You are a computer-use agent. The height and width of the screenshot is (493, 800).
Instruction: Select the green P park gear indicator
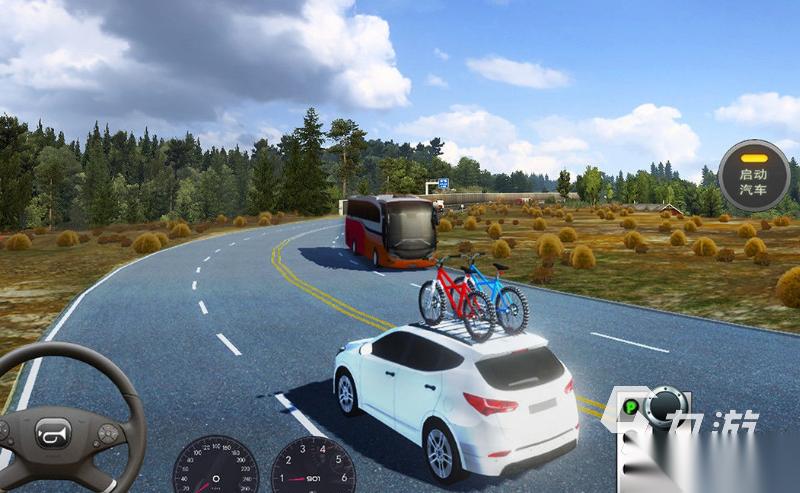[x=631, y=408]
